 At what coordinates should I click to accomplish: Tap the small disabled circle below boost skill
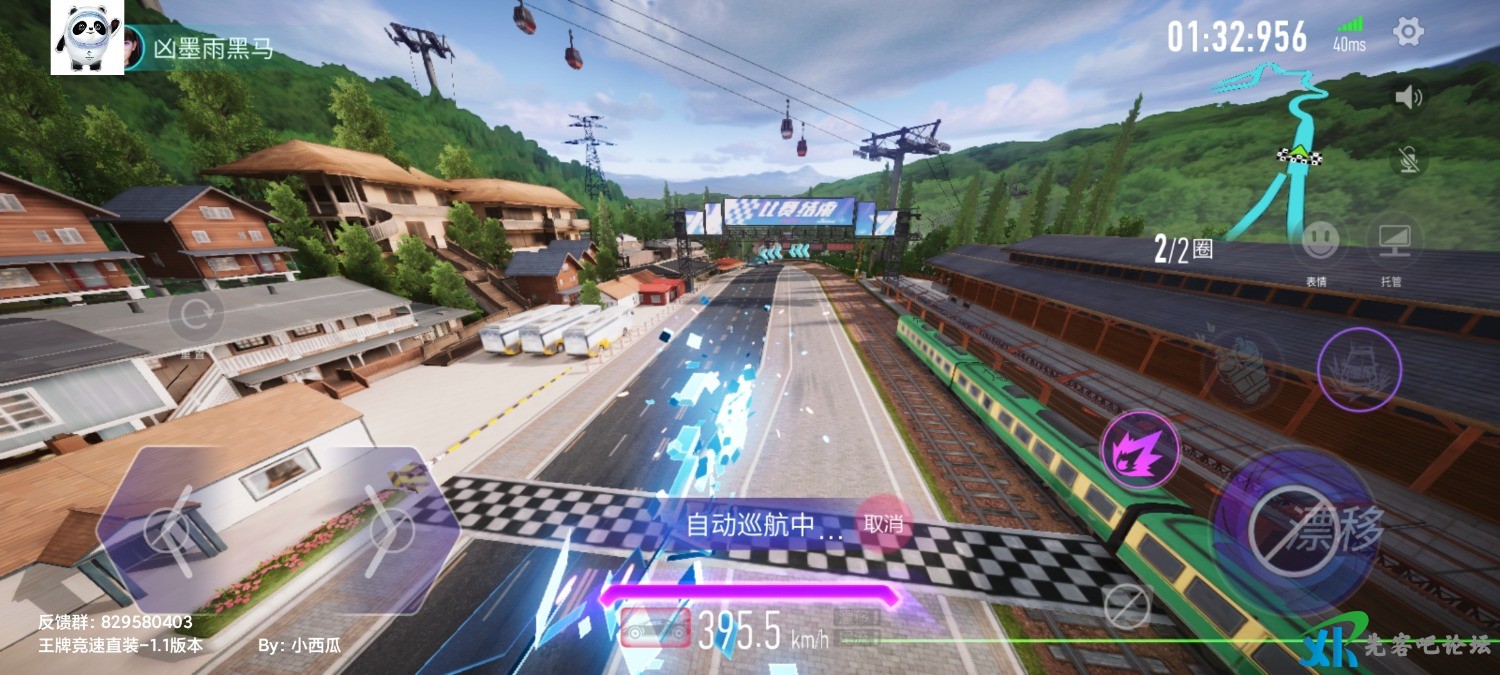click(x=1127, y=604)
